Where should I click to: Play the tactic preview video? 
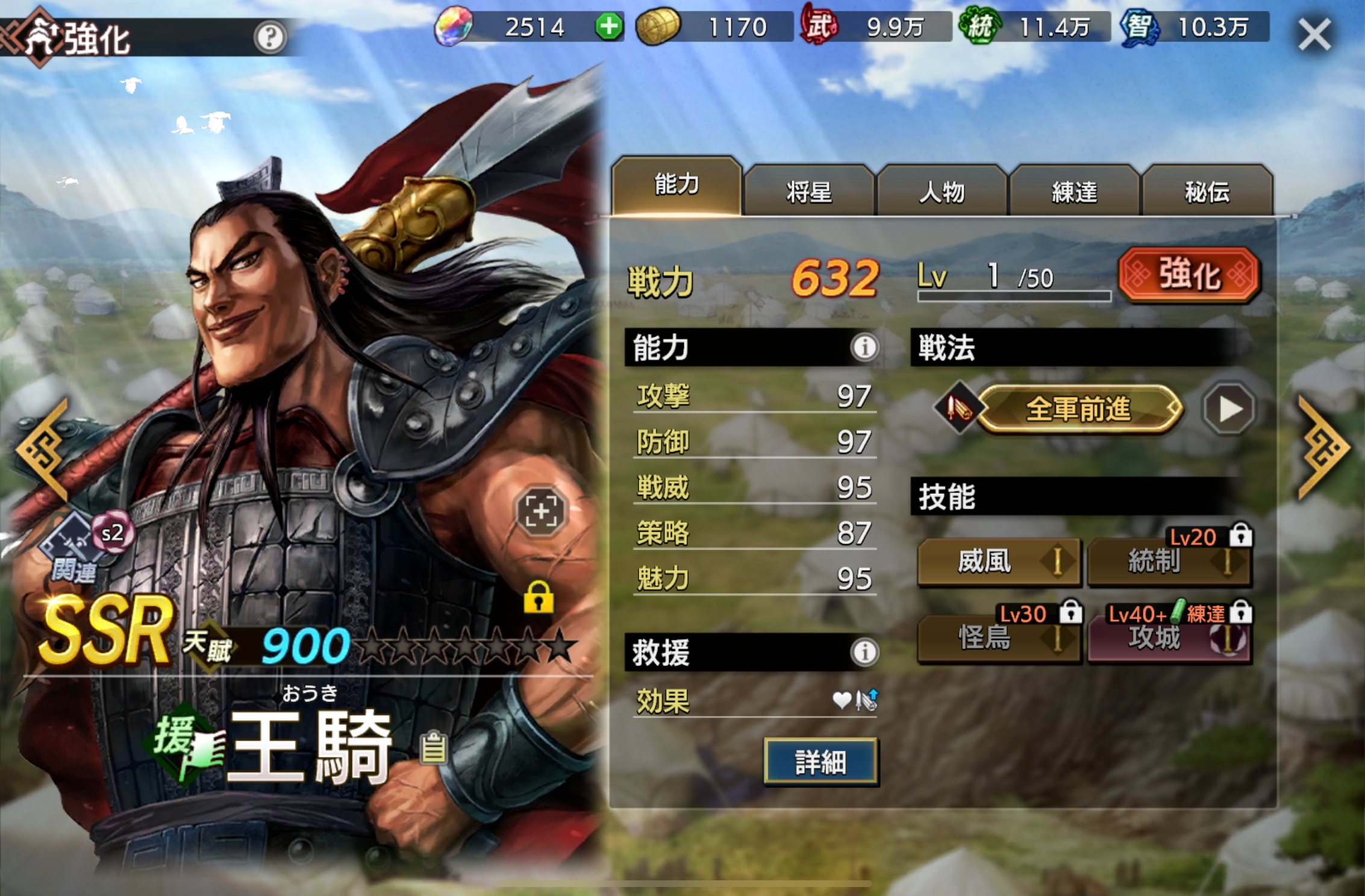coord(1229,409)
